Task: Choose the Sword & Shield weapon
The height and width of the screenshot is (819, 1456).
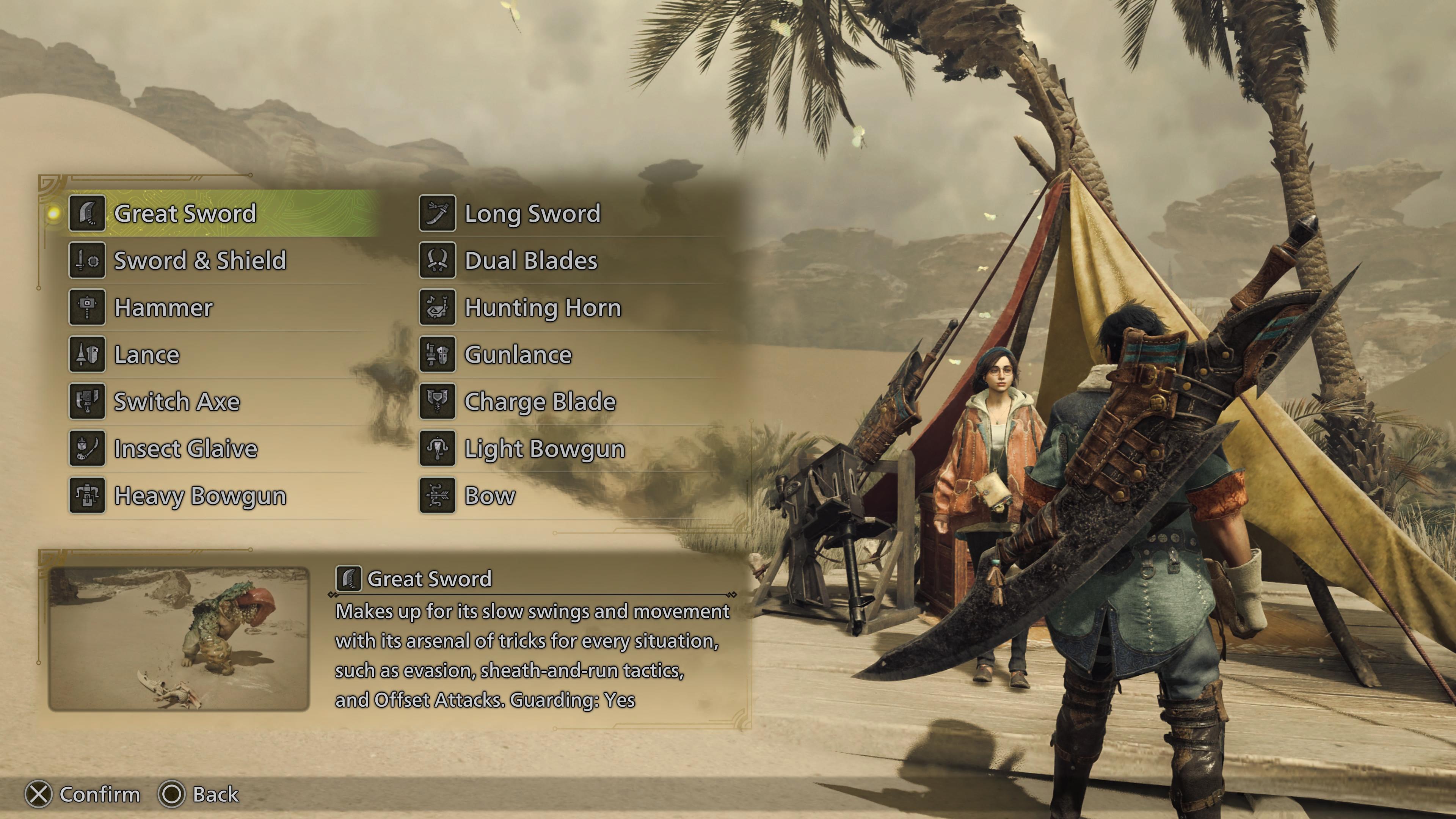Action: [199, 260]
